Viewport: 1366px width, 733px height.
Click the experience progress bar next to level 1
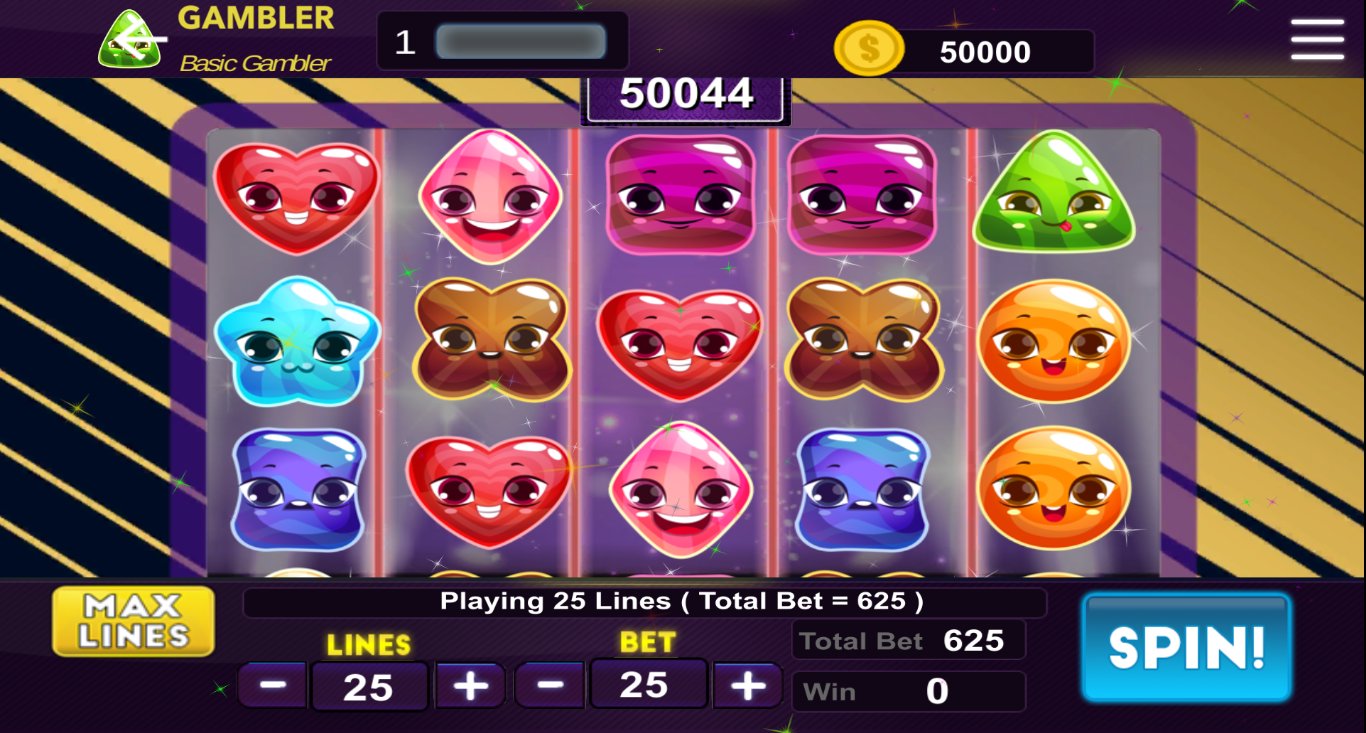pos(520,41)
